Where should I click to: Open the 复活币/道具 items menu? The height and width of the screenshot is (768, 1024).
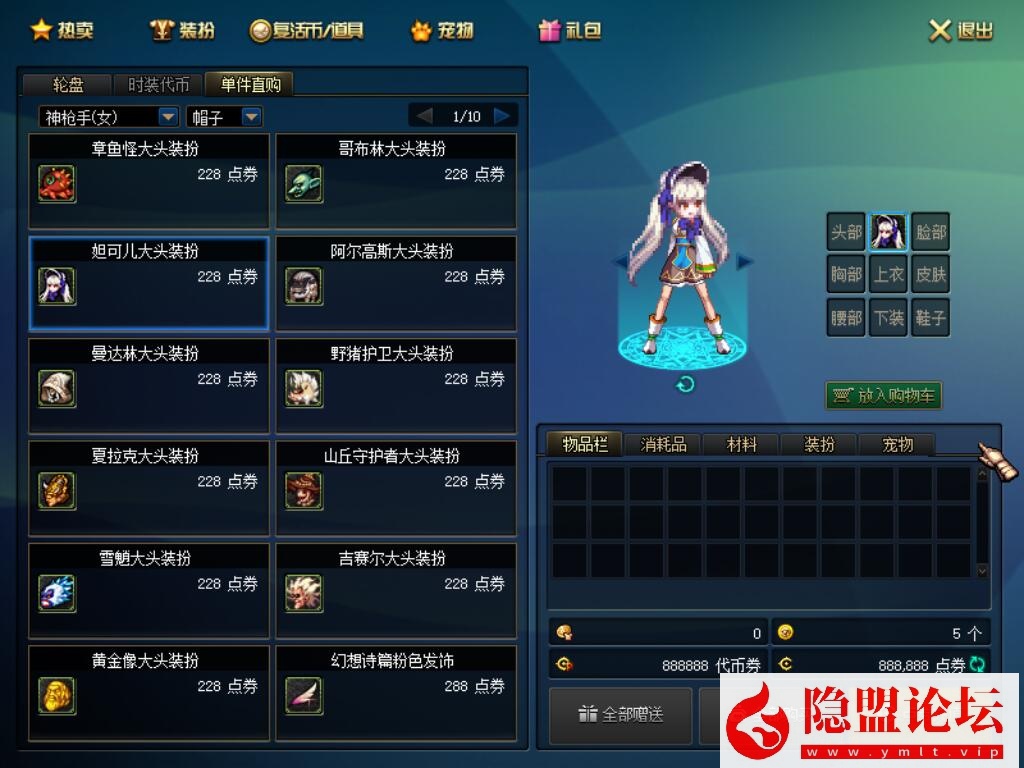point(306,30)
